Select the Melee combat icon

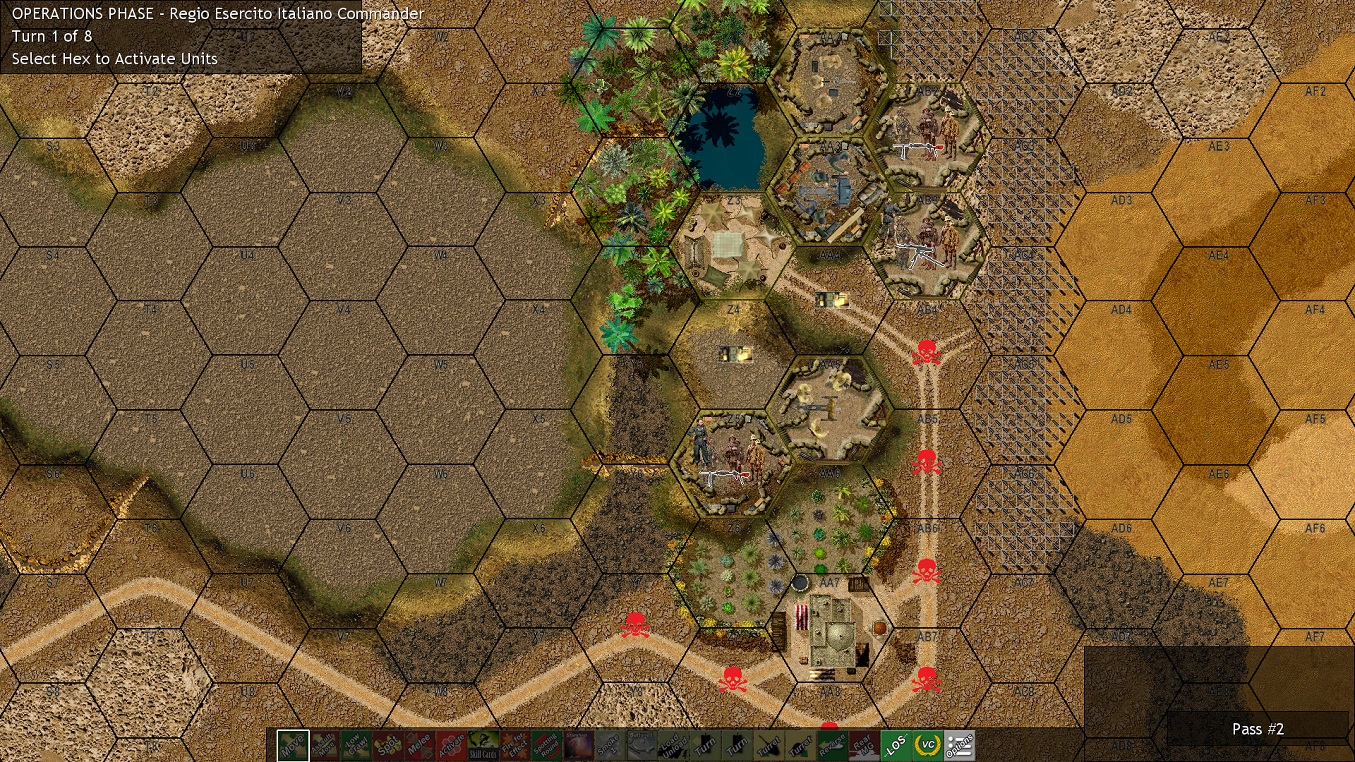pyautogui.click(x=421, y=745)
